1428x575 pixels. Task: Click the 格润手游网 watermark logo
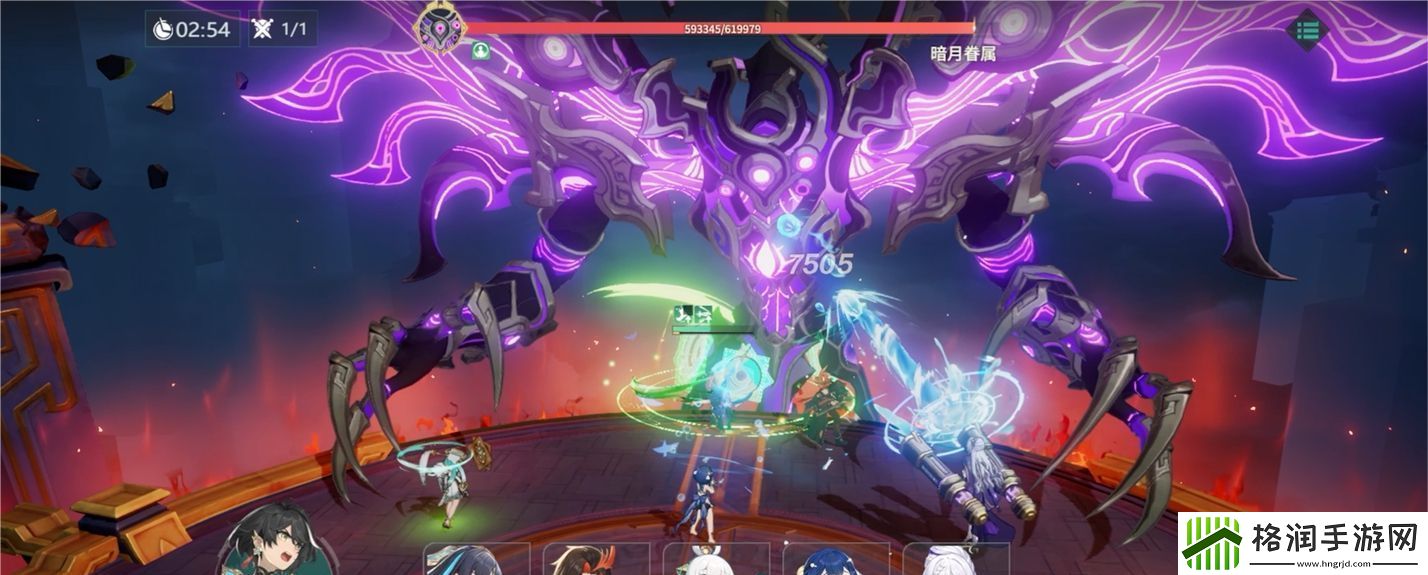pos(1302,543)
